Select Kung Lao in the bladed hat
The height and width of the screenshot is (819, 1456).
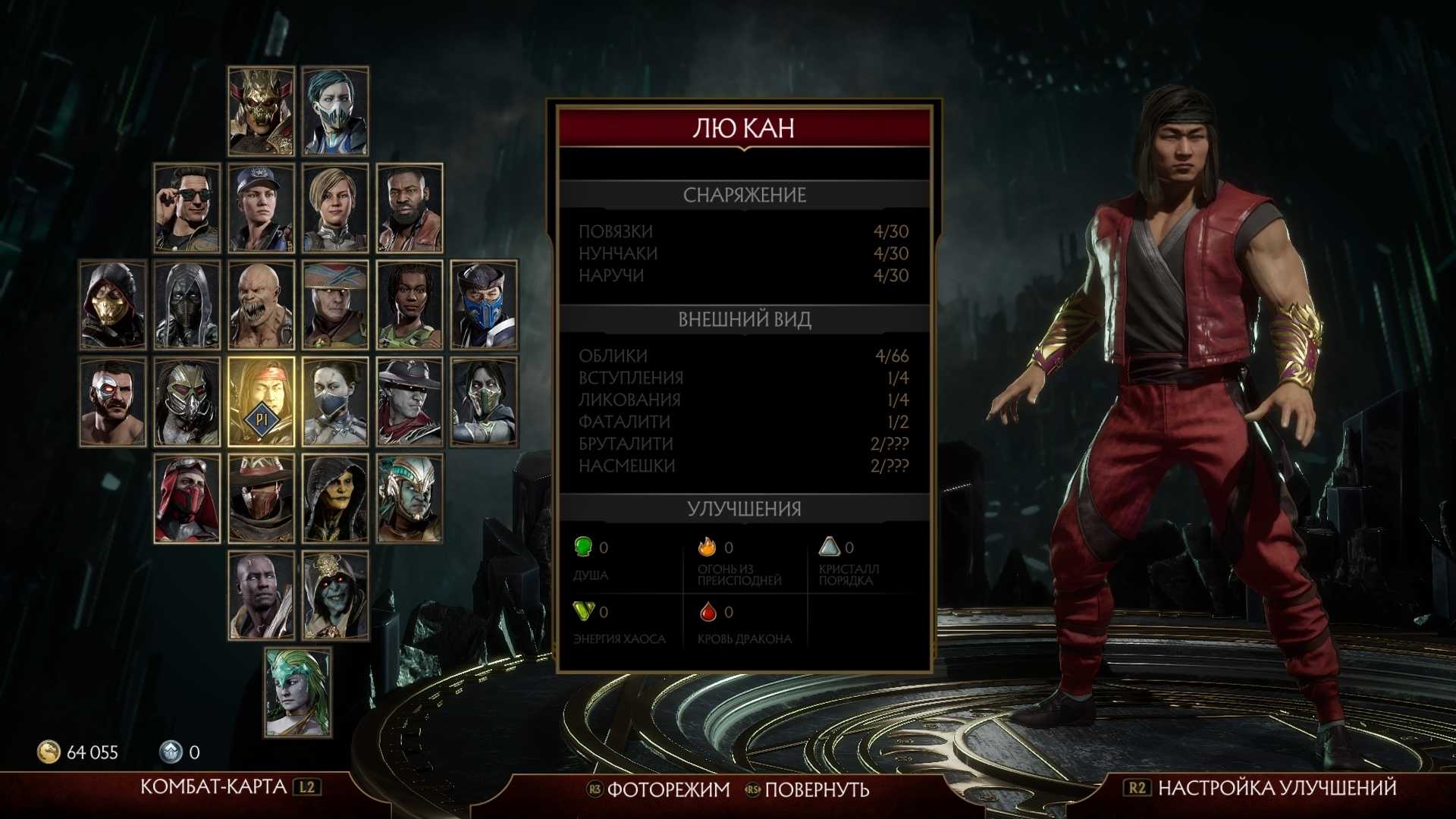[x=409, y=402]
